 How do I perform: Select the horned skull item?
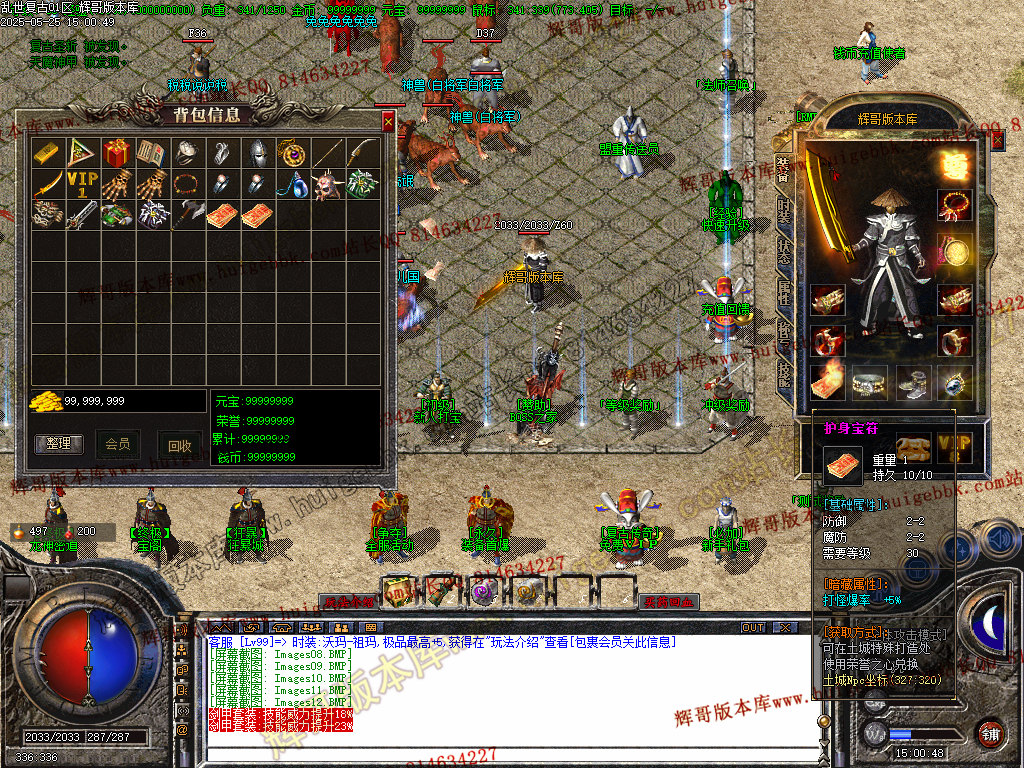click(326, 185)
